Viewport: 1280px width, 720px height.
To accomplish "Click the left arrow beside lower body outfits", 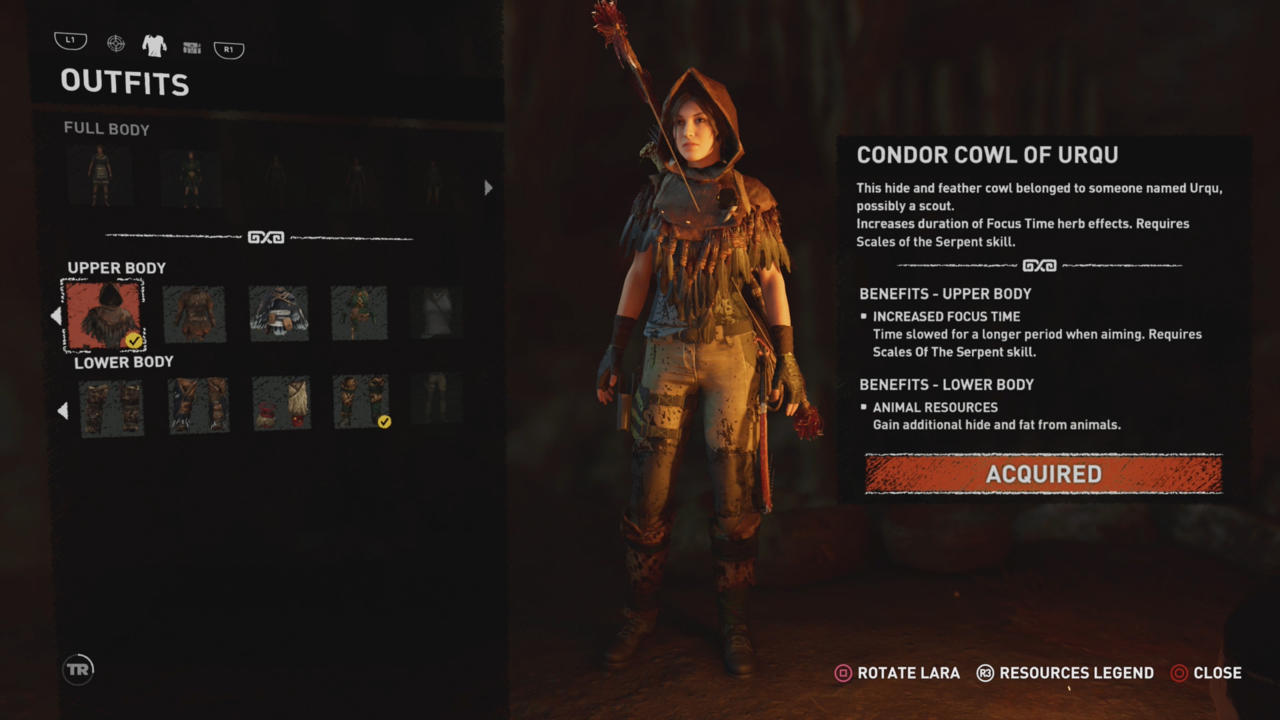I will click(62, 411).
